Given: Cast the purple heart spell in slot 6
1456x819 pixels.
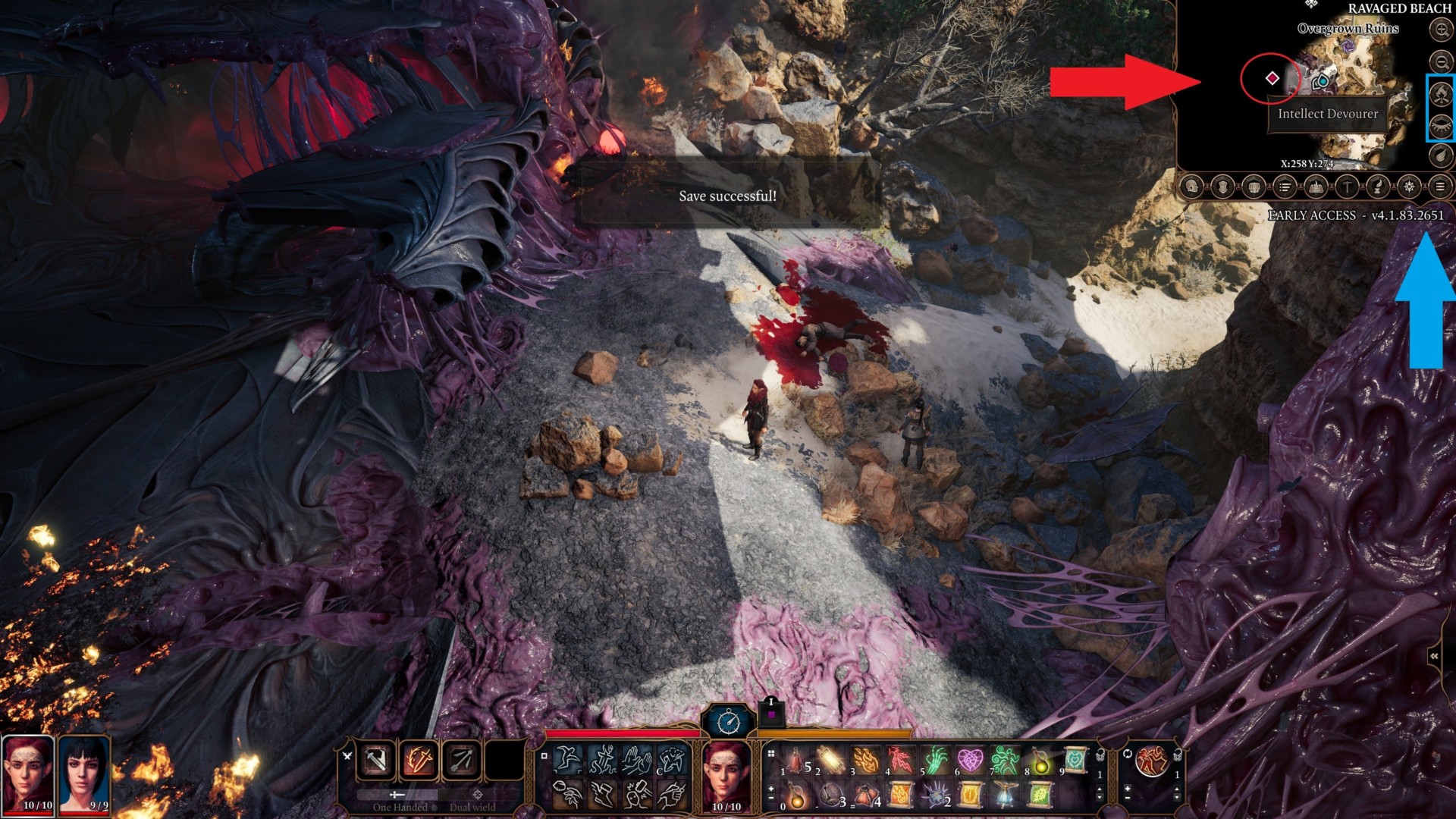Looking at the screenshot, I should pyautogui.click(x=970, y=760).
